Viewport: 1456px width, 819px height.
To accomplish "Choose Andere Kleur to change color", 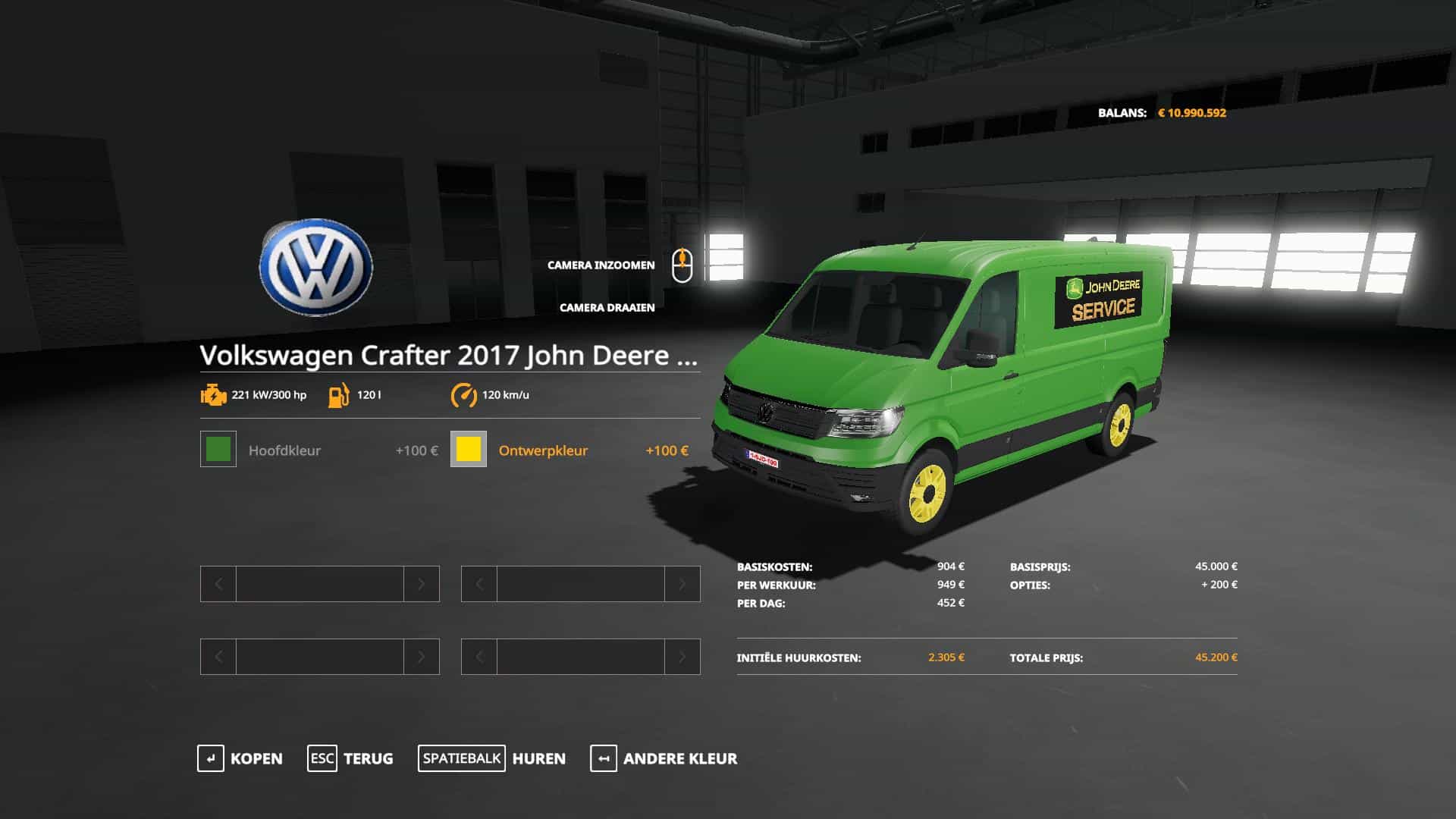I will click(x=664, y=758).
